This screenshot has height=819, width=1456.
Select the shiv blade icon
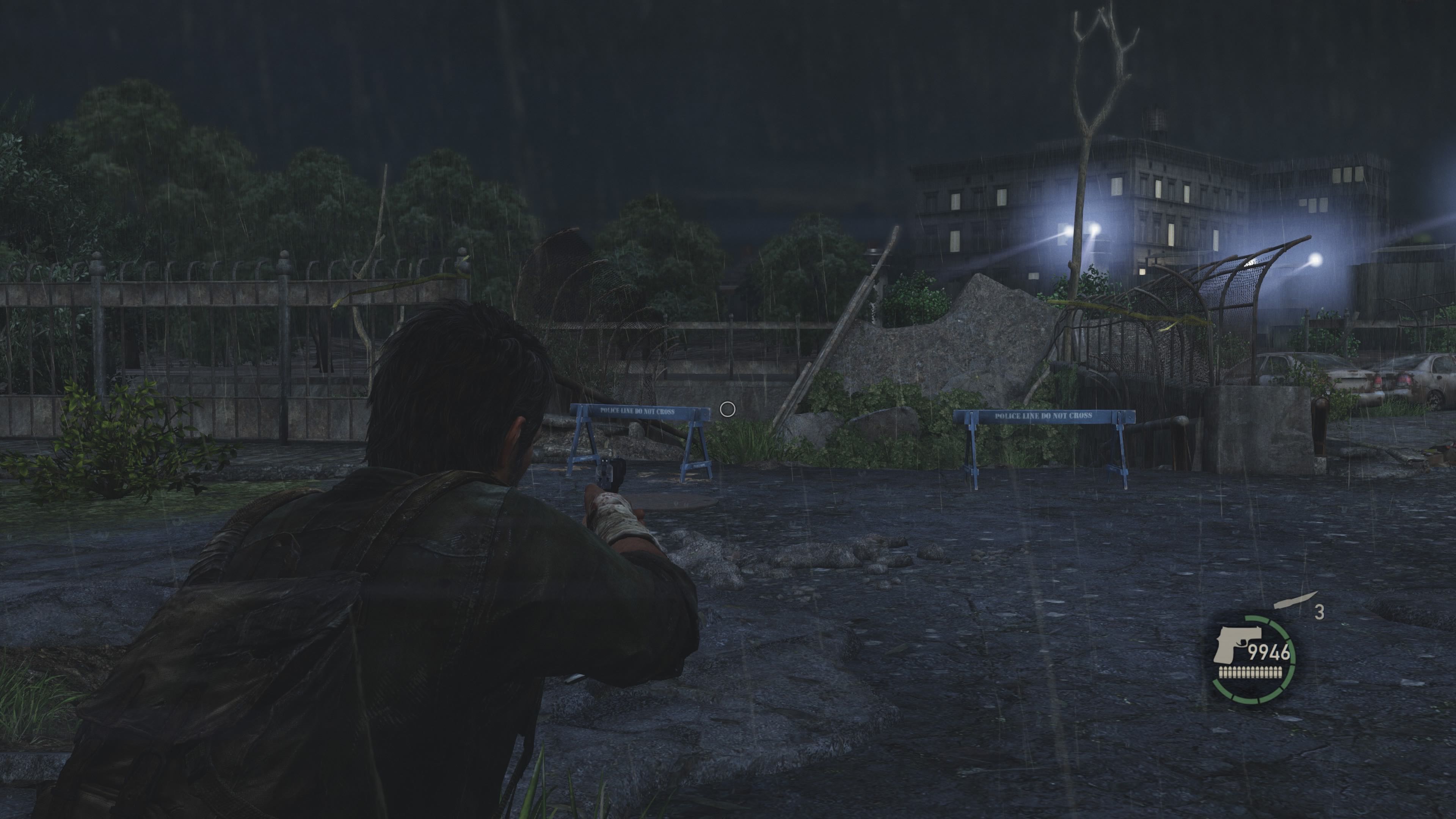click(1295, 600)
